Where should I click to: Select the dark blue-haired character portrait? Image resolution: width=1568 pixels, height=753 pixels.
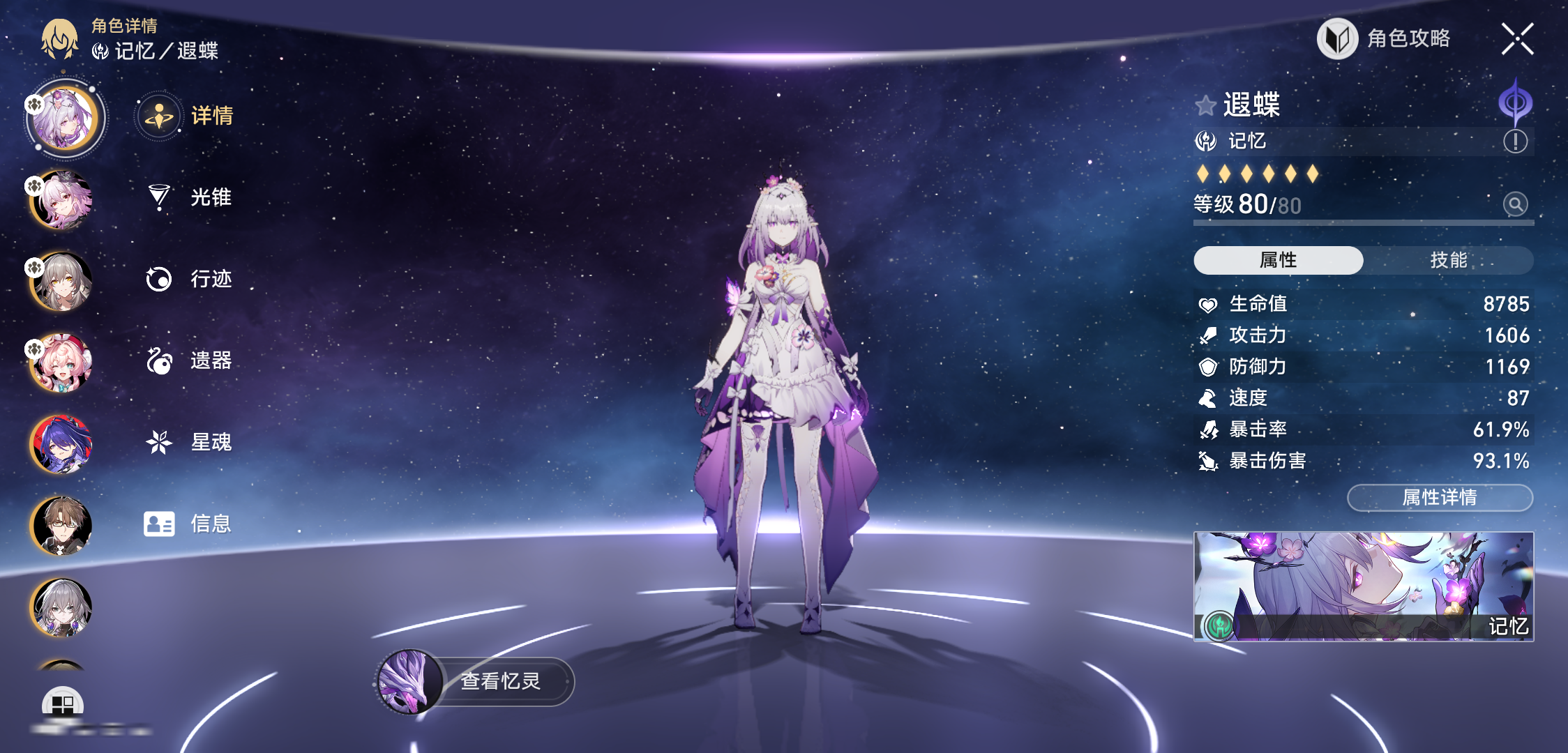click(x=61, y=444)
